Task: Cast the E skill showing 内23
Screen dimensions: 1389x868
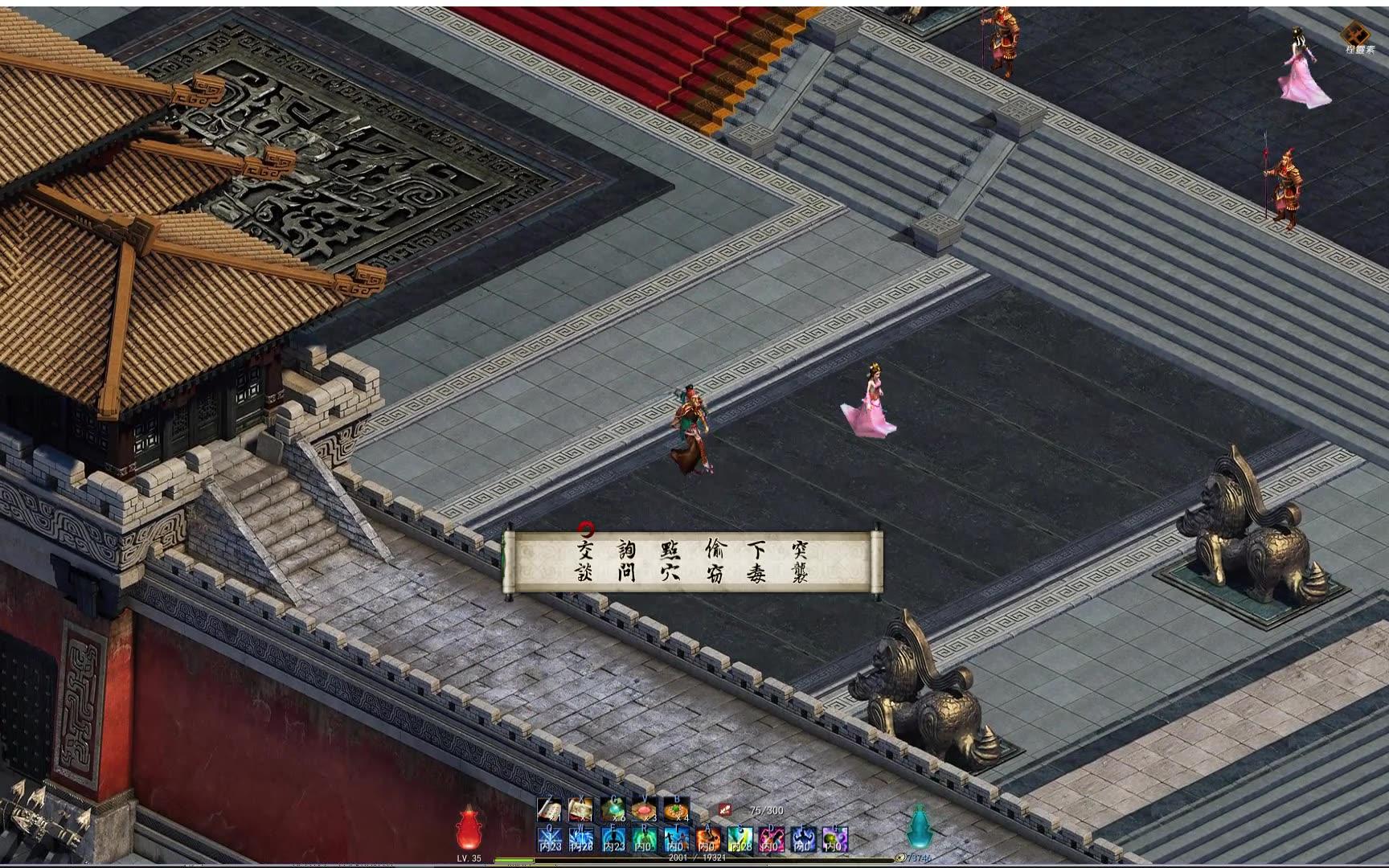Action: point(613,837)
